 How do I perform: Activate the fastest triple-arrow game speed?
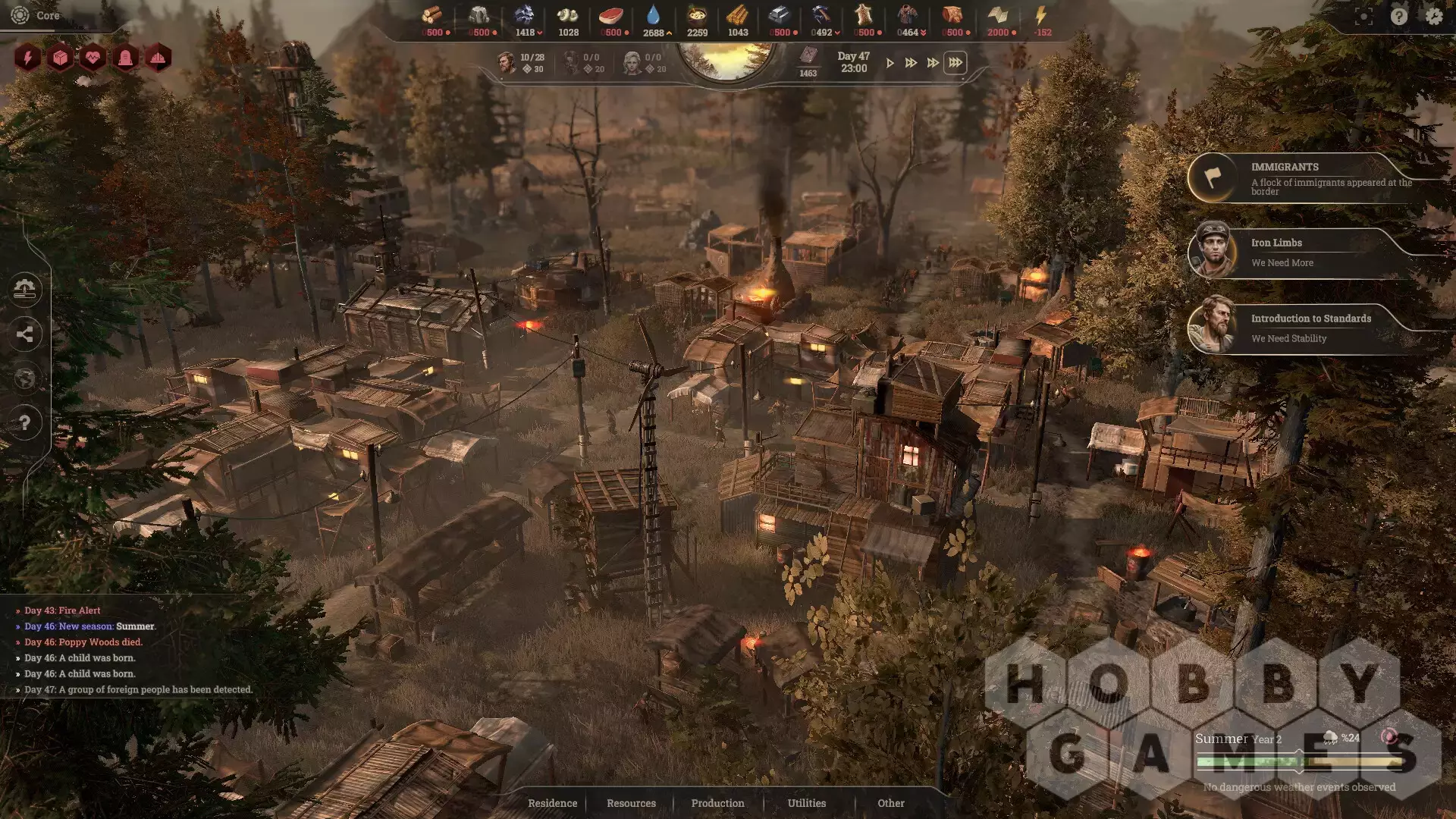955,63
